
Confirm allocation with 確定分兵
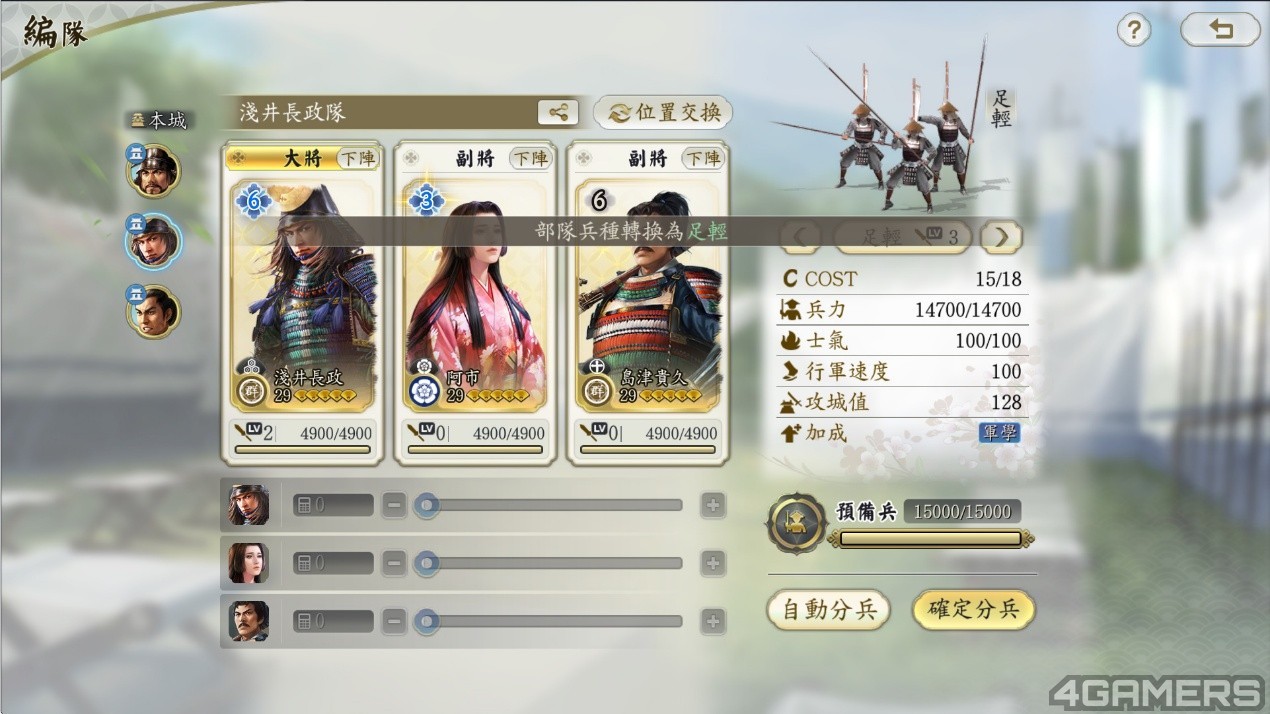click(973, 610)
